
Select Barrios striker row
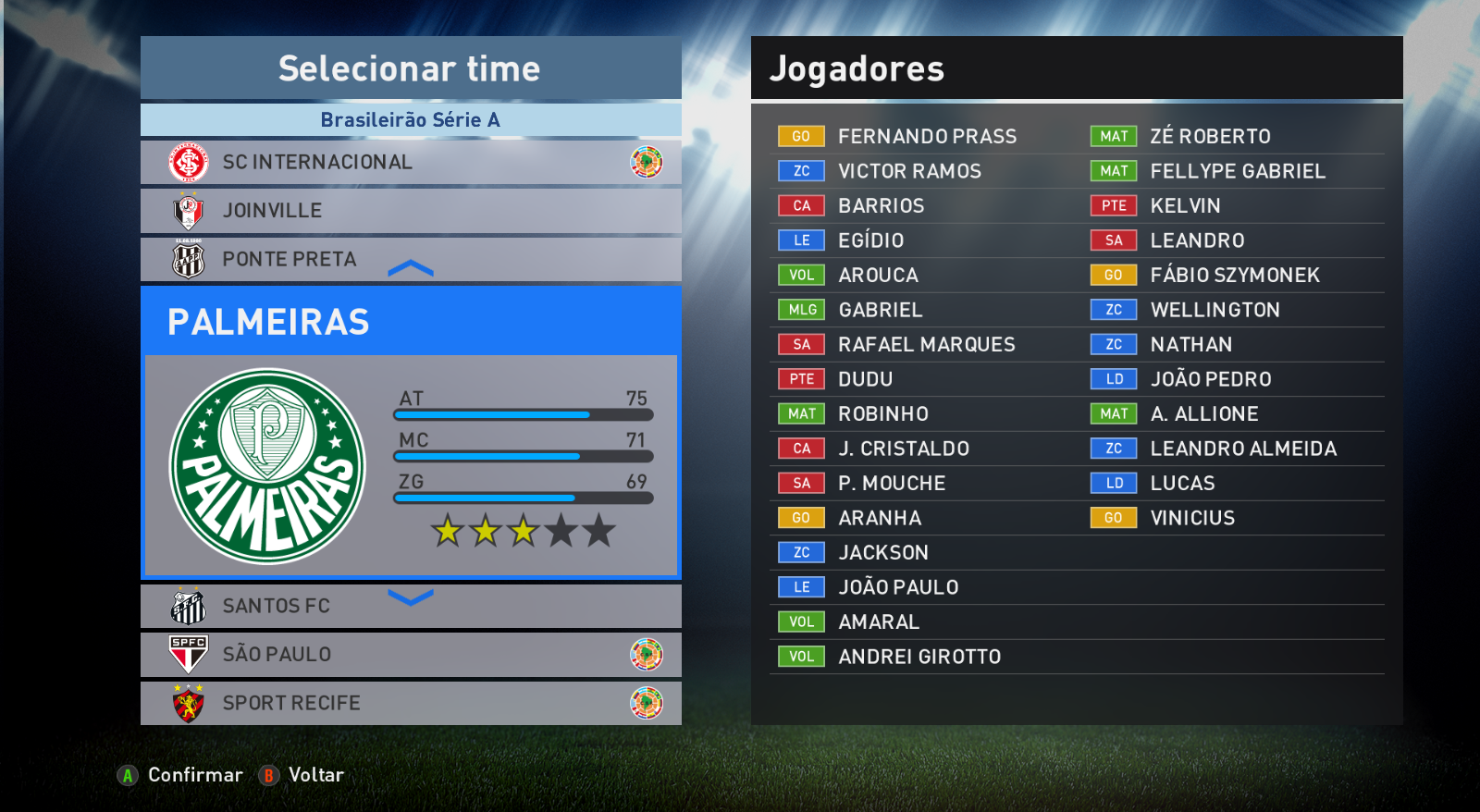point(881,206)
